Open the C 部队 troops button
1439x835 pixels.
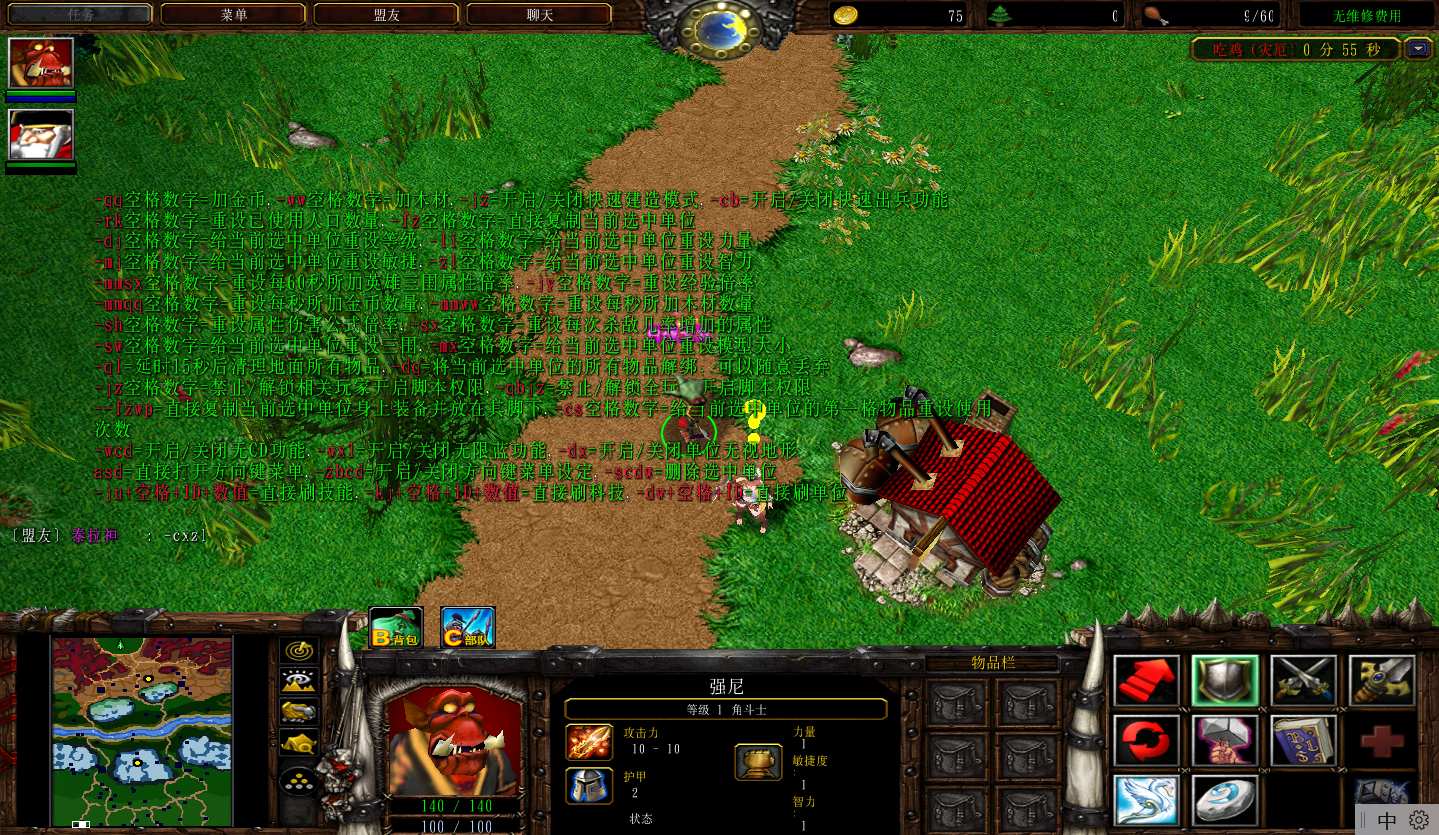[468, 628]
